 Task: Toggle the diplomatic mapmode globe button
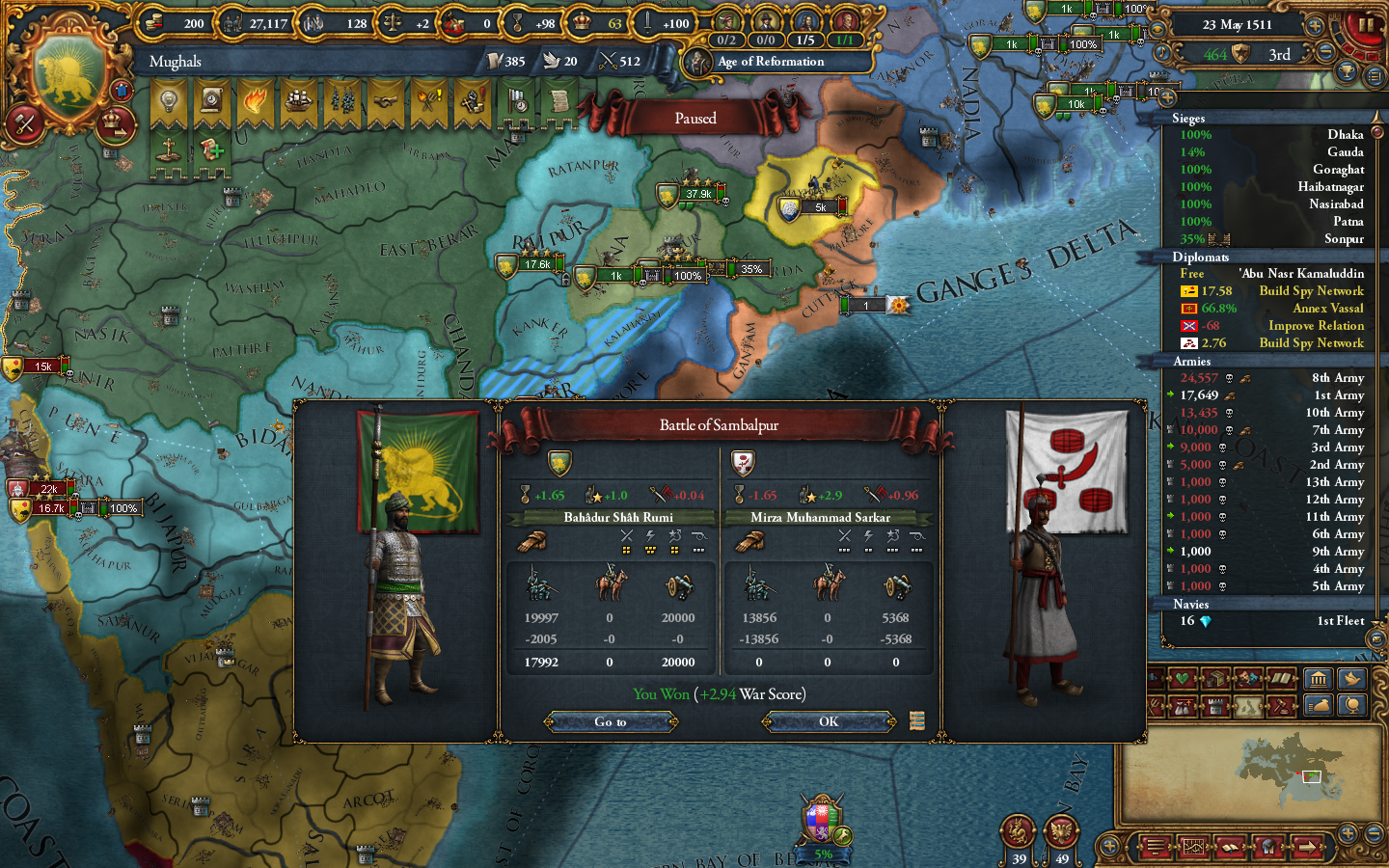(x=1352, y=706)
